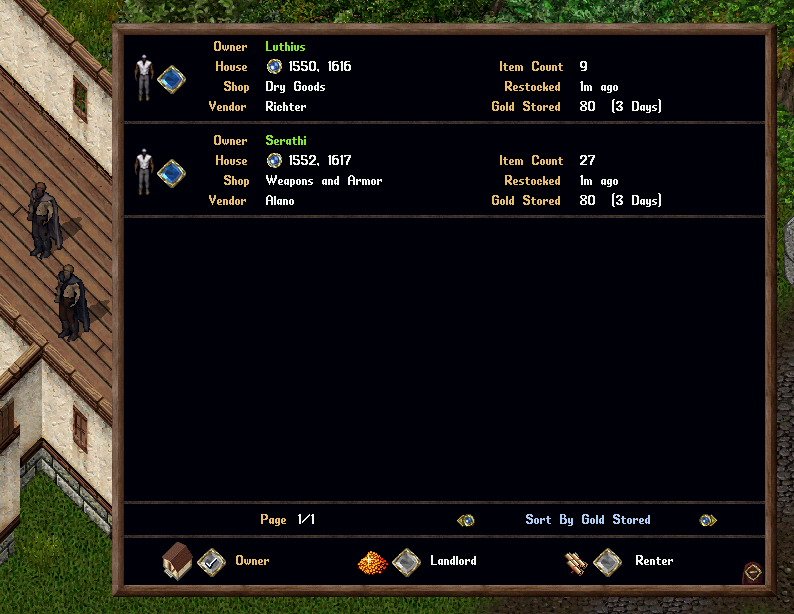Click the globe icon beside house 1552, 1617
The width and height of the screenshot is (794, 614).
click(274, 161)
